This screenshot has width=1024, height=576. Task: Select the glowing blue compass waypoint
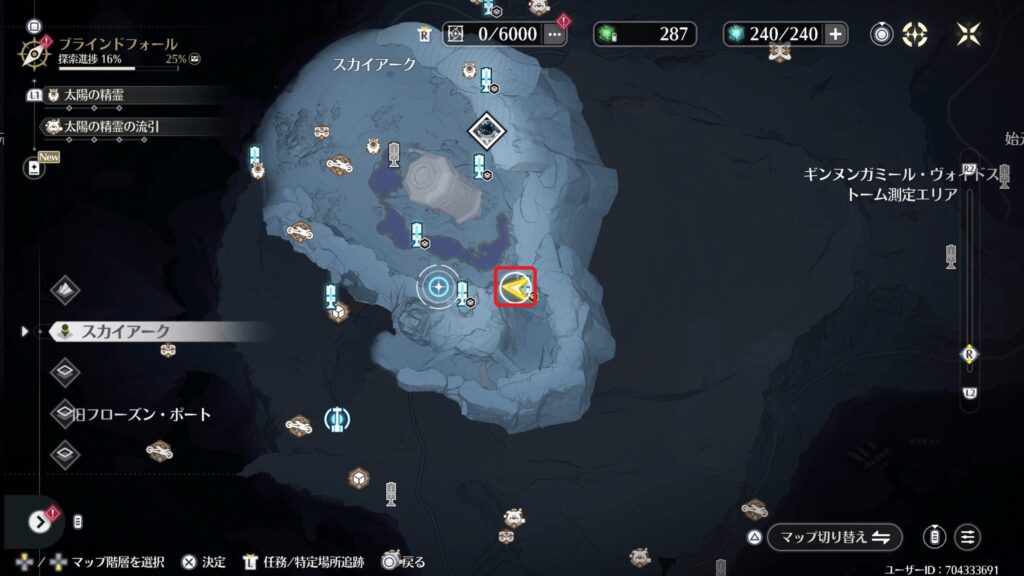click(x=438, y=288)
